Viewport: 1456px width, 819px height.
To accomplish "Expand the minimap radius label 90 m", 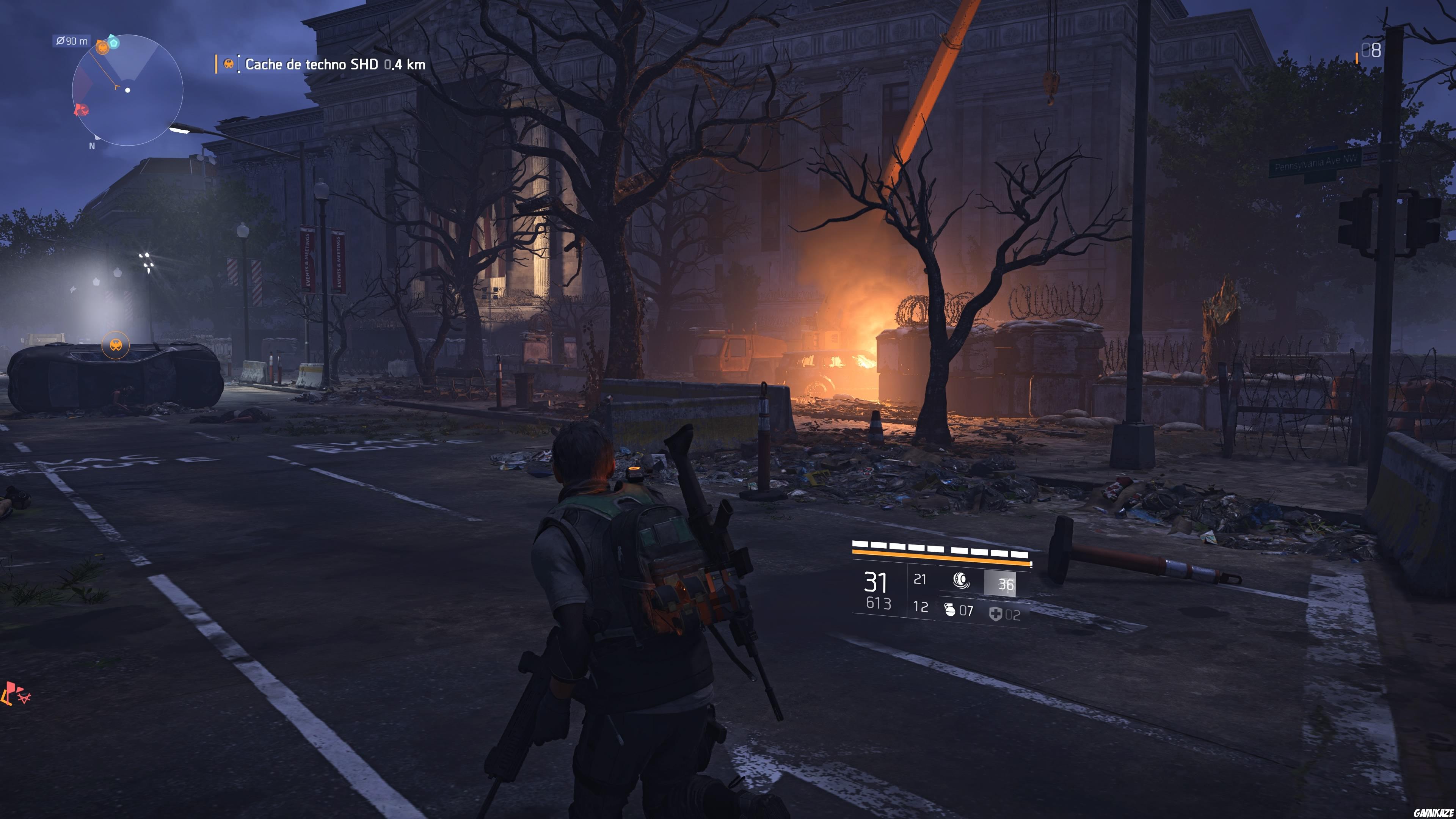I will [71, 40].
